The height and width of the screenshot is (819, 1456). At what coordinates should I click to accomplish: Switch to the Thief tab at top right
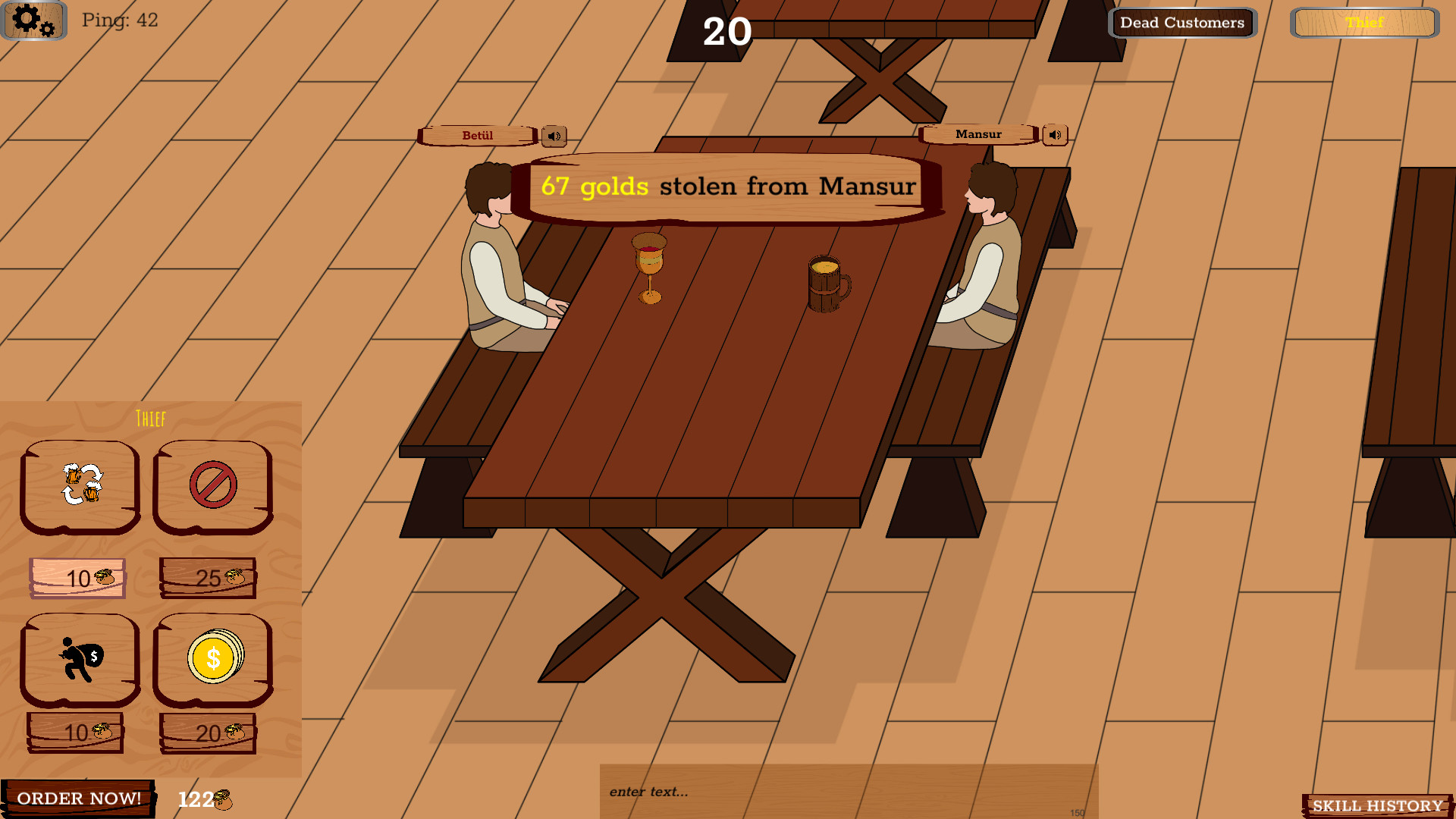(x=1365, y=22)
